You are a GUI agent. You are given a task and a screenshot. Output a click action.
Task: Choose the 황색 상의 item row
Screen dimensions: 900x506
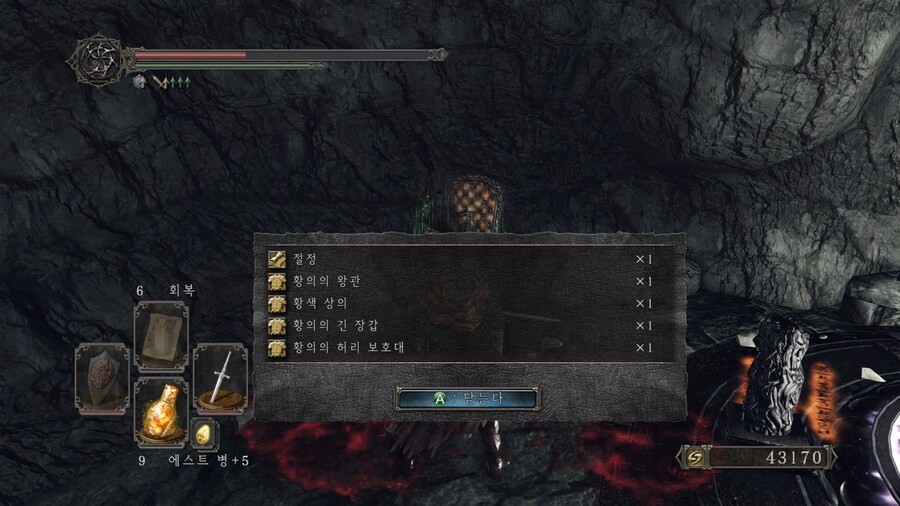point(460,303)
